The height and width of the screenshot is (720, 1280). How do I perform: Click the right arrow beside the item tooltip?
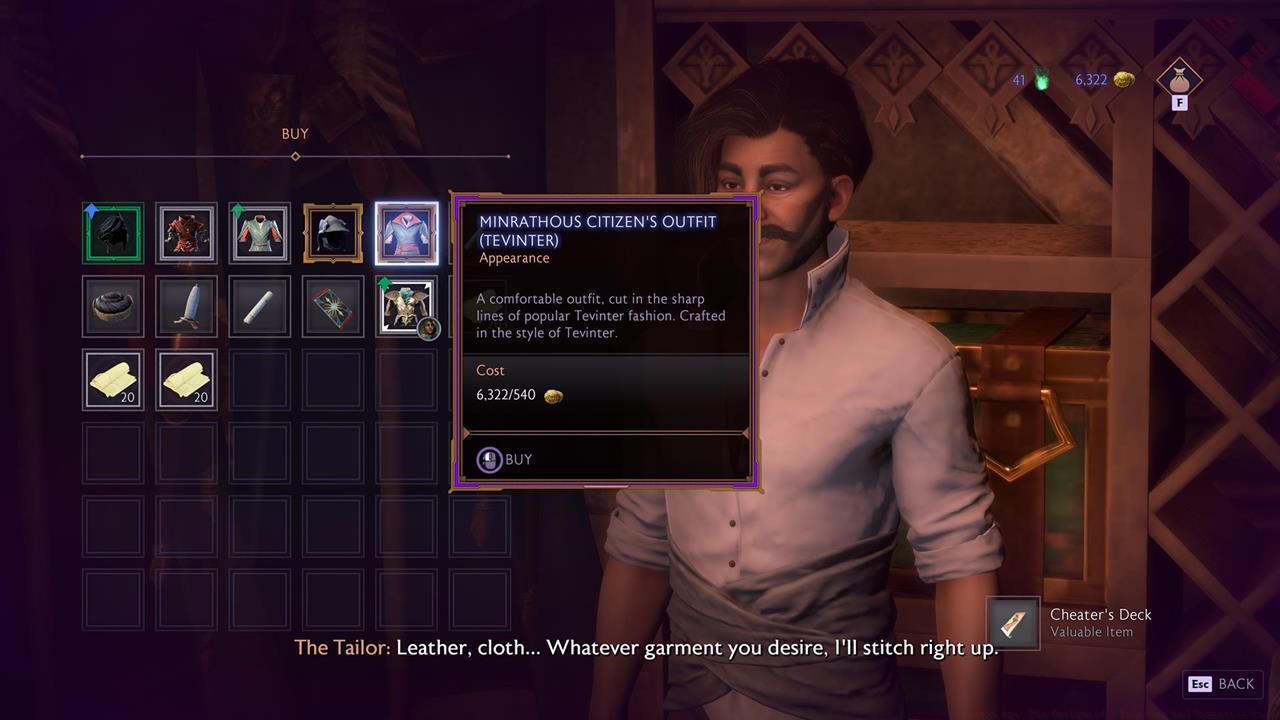[748, 432]
